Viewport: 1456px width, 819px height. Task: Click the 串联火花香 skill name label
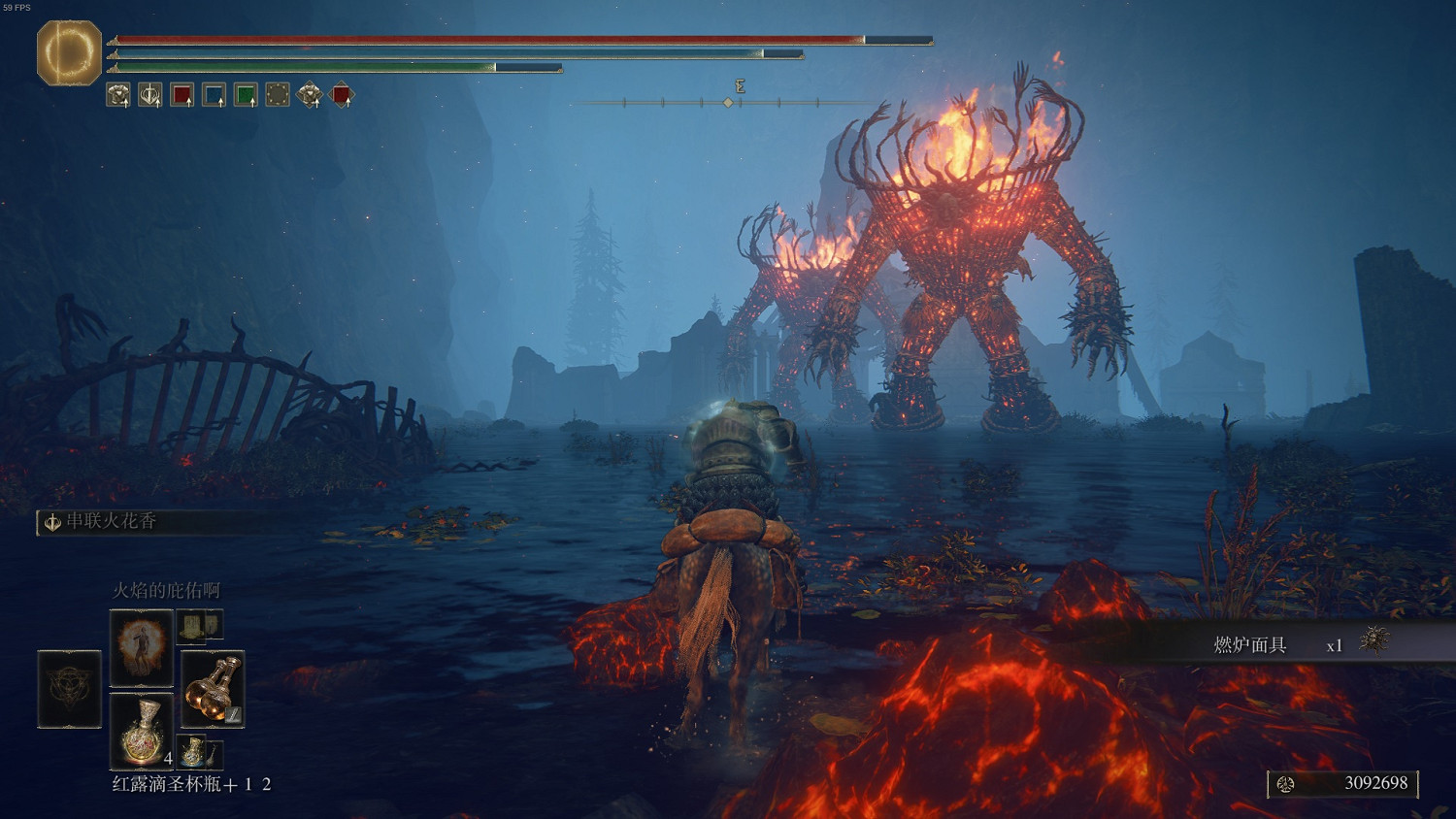pyautogui.click(x=111, y=522)
